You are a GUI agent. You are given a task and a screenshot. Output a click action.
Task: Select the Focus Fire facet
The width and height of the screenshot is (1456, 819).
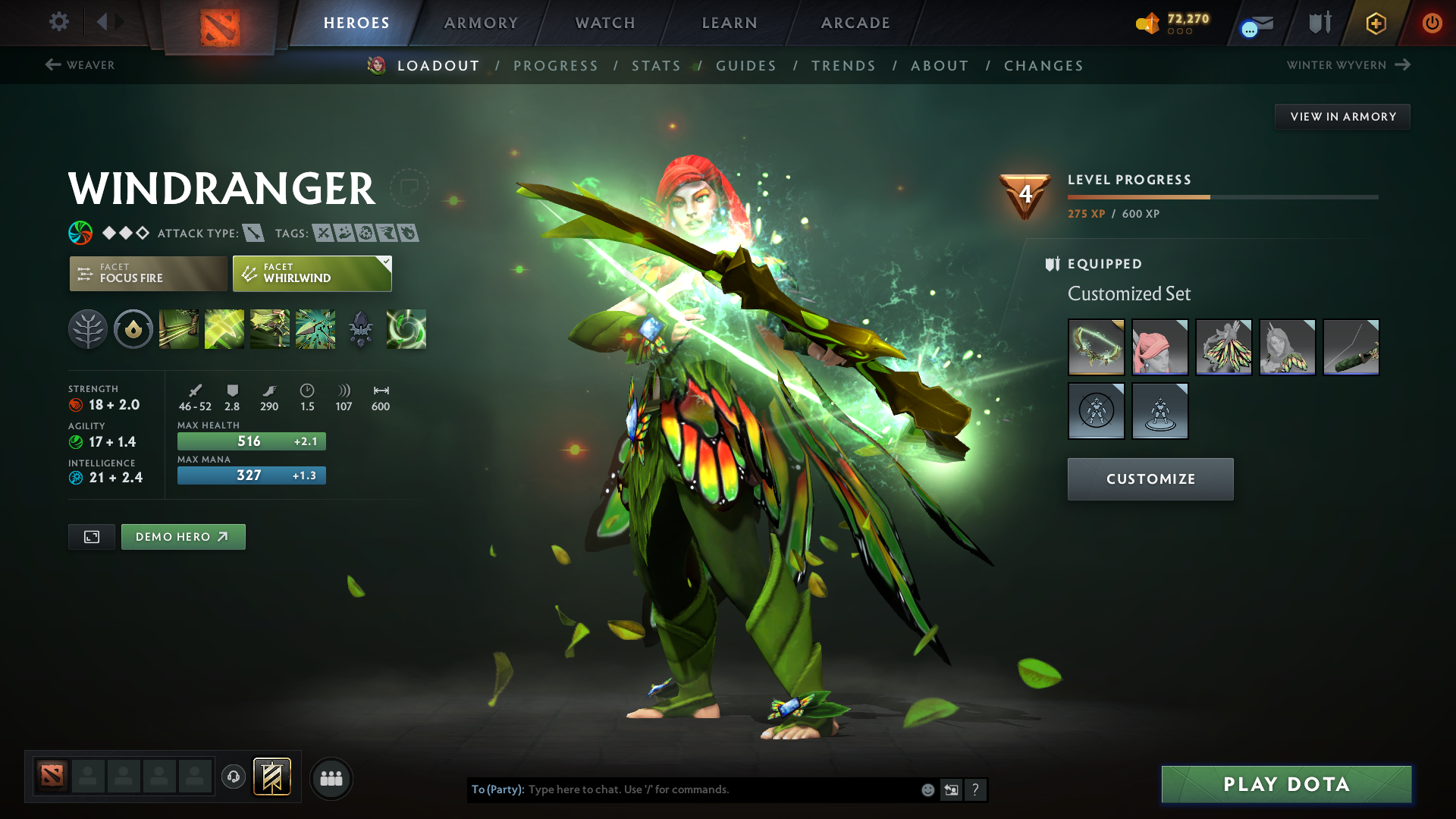(x=148, y=273)
